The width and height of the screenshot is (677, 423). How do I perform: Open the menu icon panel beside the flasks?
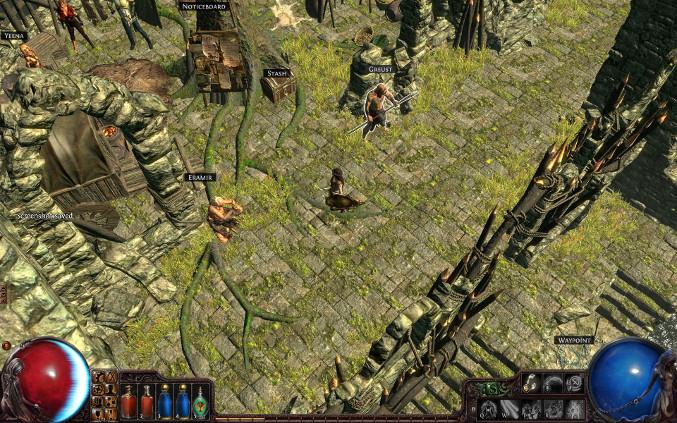[103, 394]
